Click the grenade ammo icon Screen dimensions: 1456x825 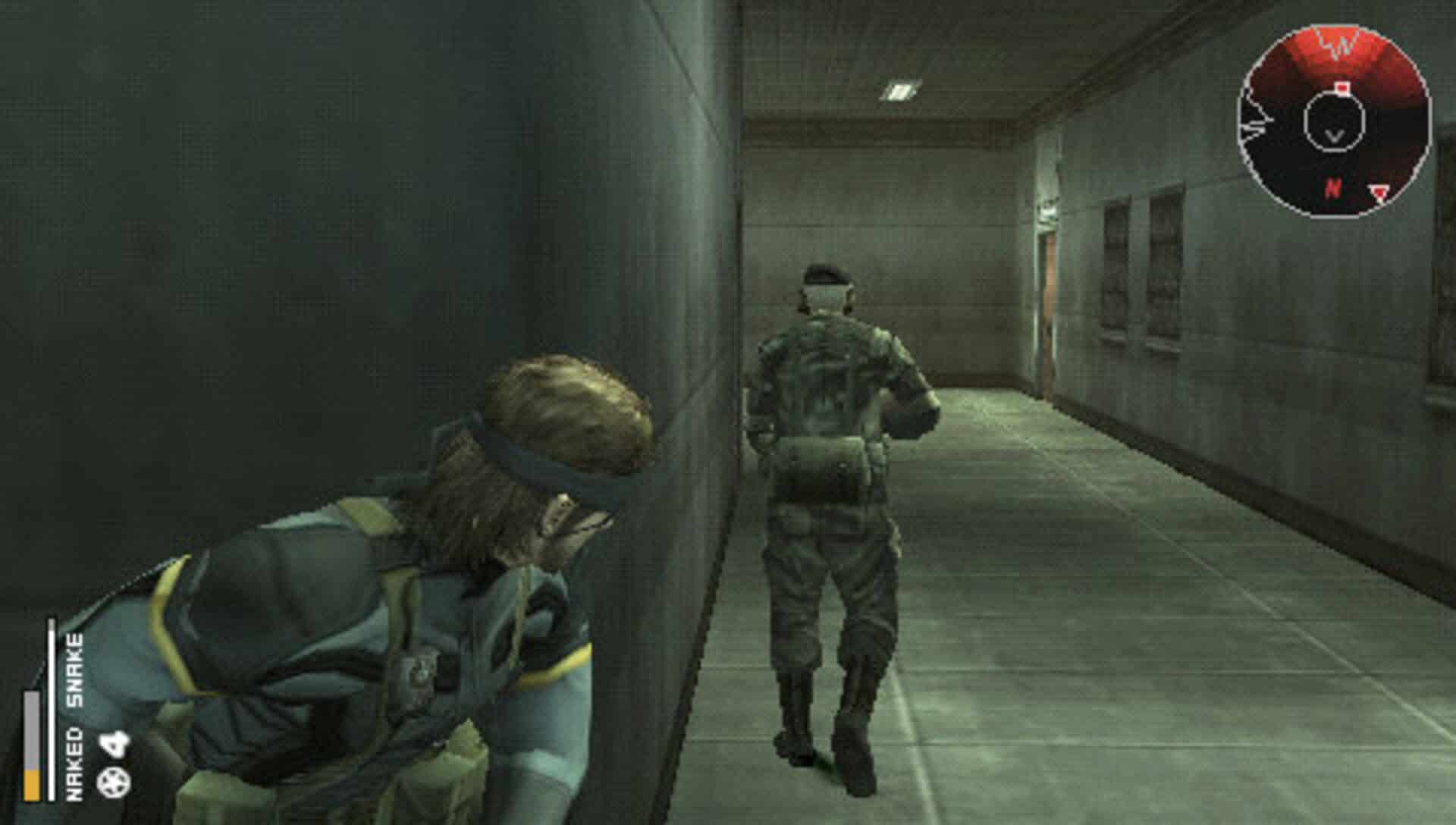pyautogui.click(x=112, y=783)
